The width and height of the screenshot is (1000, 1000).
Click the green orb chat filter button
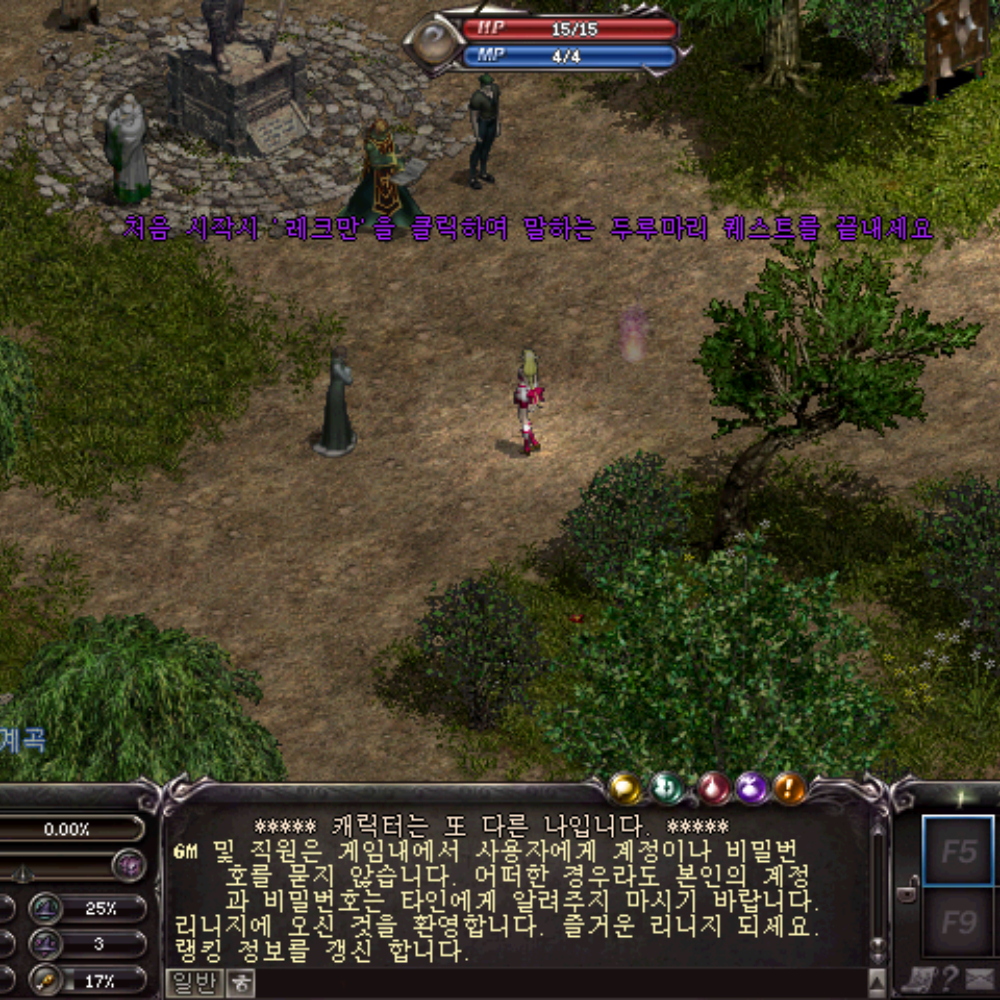[667, 789]
